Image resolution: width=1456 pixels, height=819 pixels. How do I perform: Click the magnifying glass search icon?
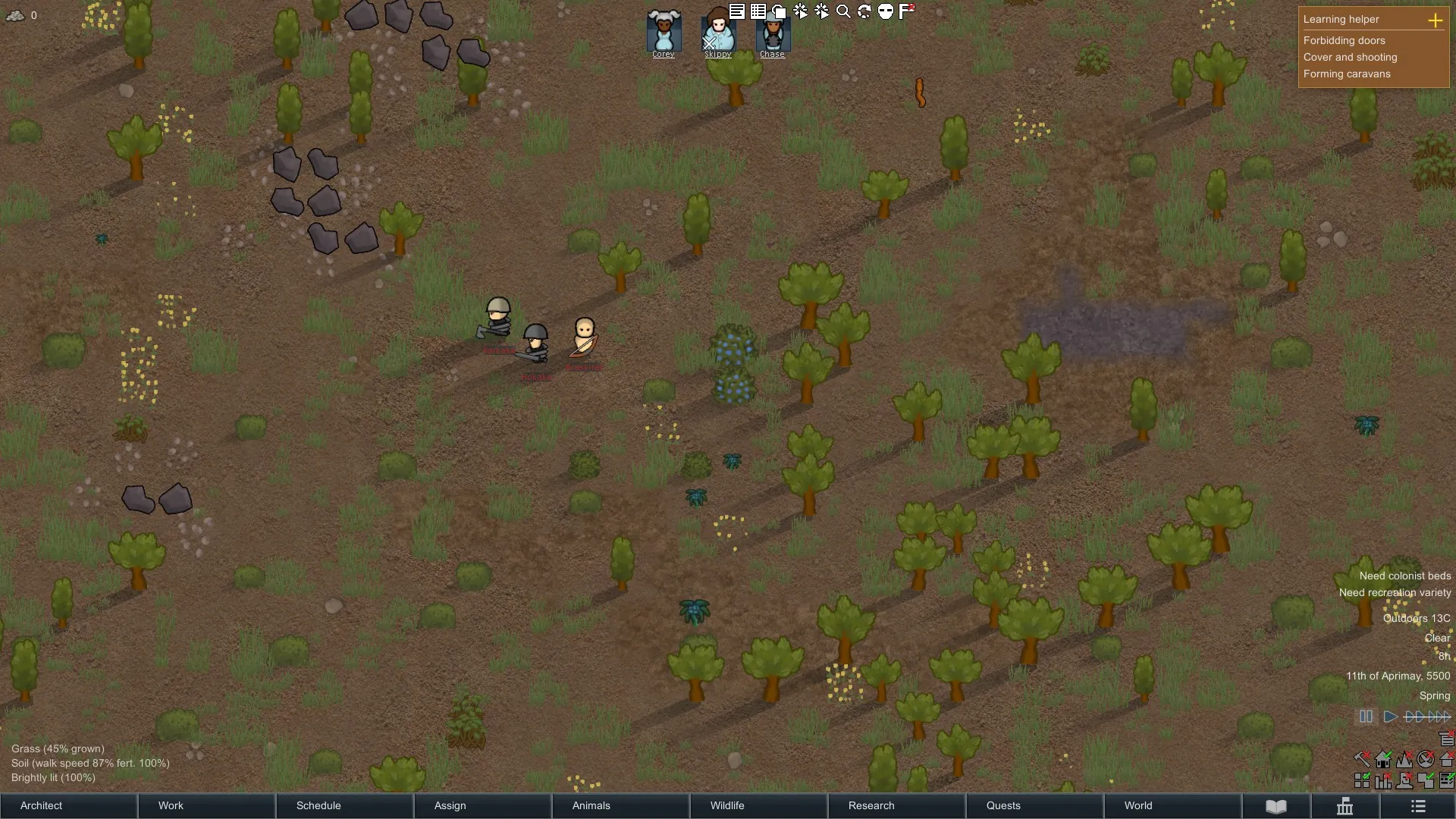click(843, 11)
